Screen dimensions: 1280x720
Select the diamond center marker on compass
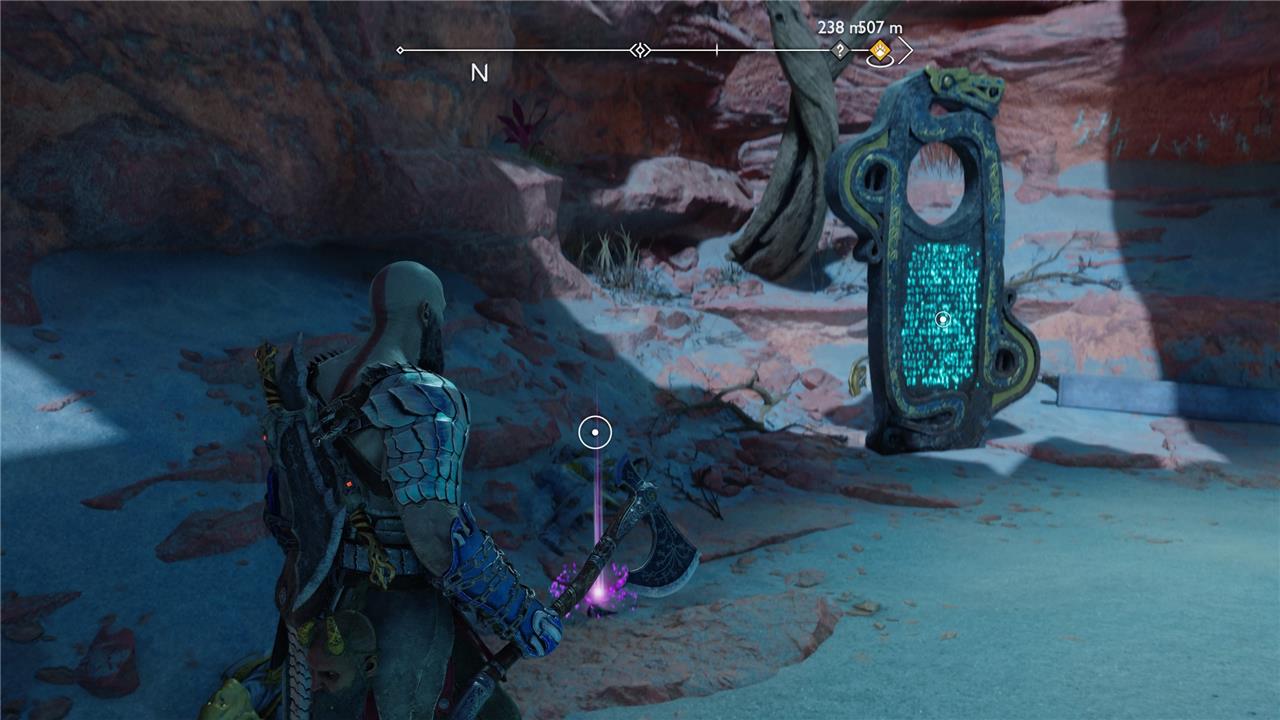point(640,50)
